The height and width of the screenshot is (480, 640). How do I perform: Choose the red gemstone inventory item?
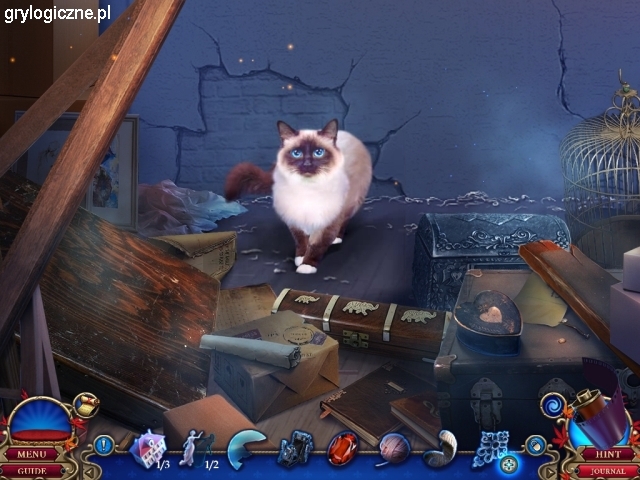point(343,448)
